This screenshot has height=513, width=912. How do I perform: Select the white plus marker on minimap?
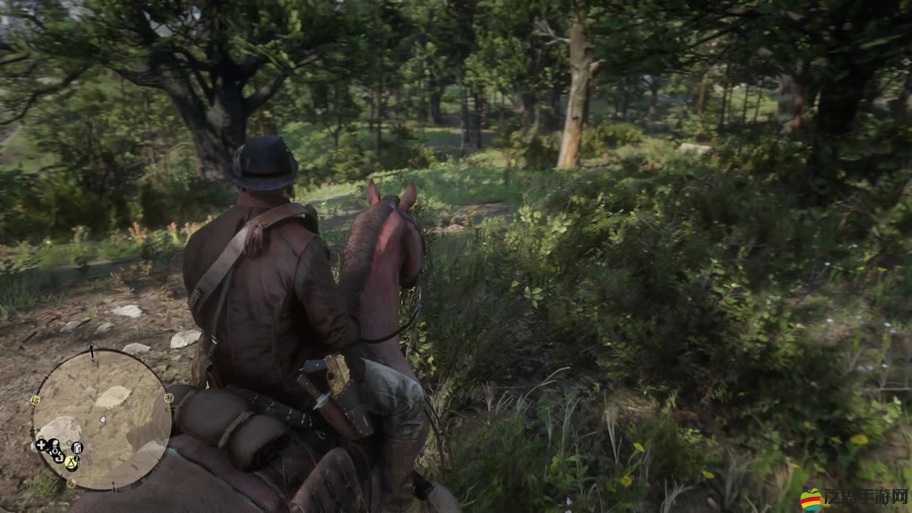40,445
